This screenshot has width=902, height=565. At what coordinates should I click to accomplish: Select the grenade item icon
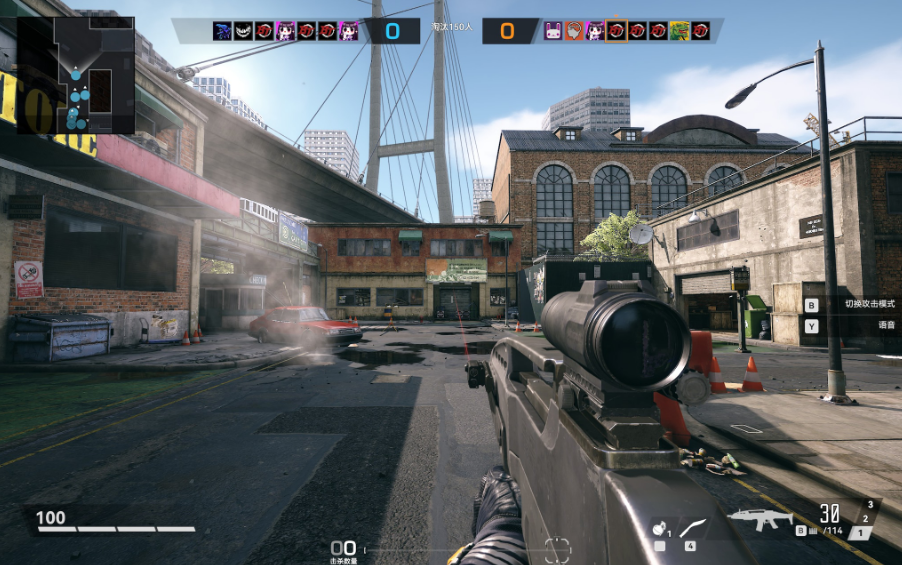click(659, 530)
